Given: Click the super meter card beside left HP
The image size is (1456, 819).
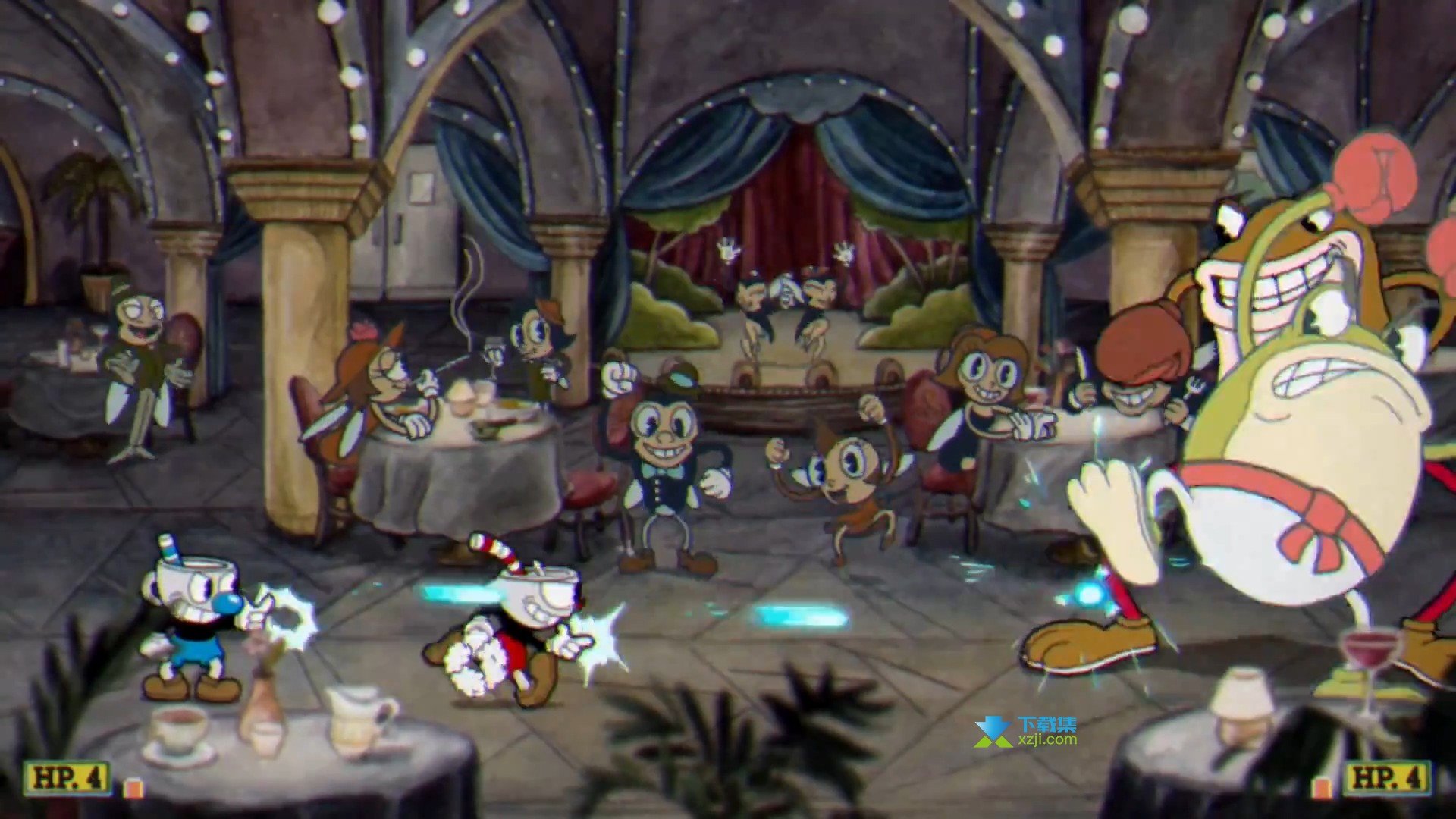Looking at the screenshot, I should tap(133, 787).
